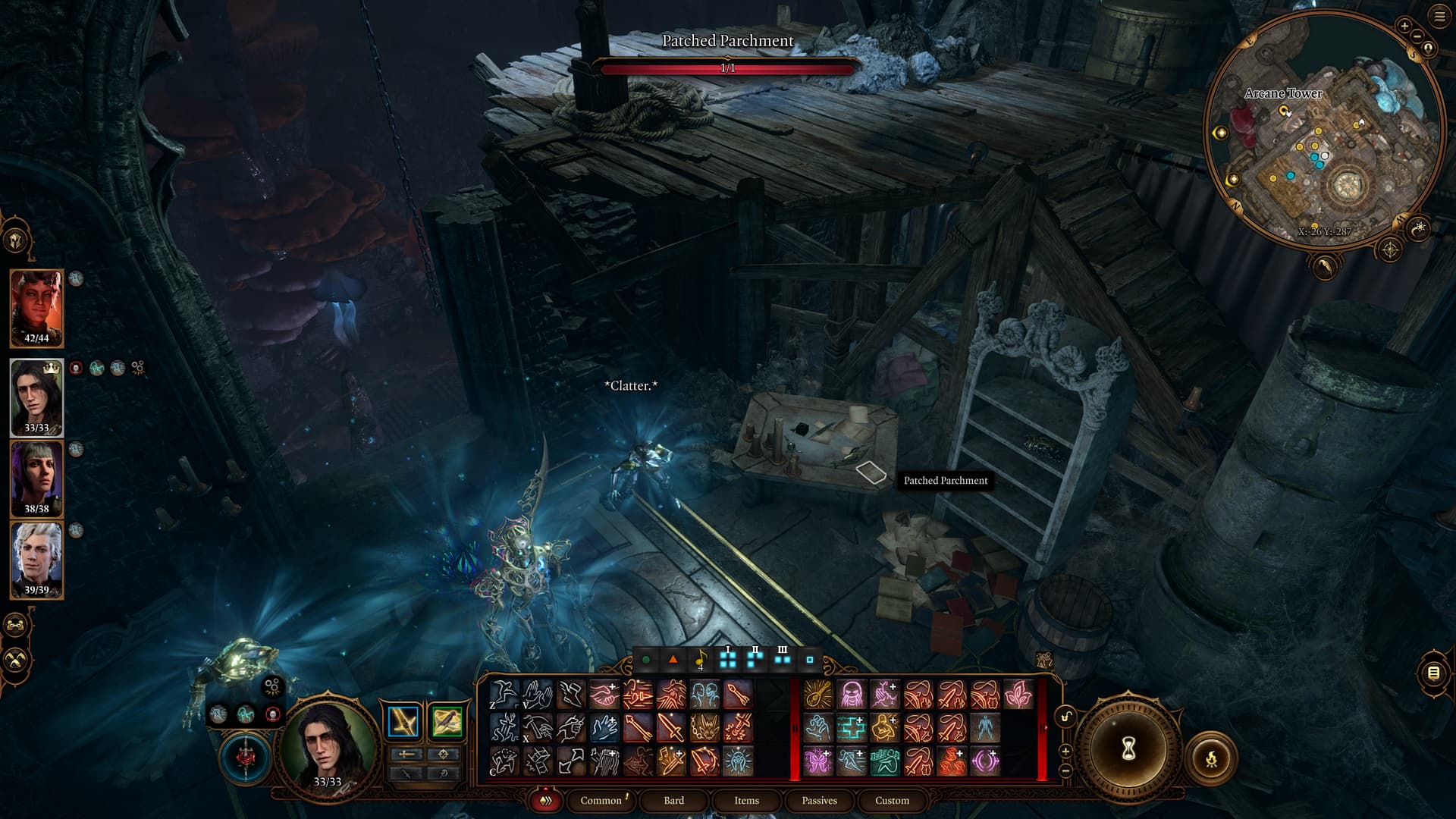Show the Items hotbar tab
The width and height of the screenshot is (1456, 819).
tap(746, 800)
